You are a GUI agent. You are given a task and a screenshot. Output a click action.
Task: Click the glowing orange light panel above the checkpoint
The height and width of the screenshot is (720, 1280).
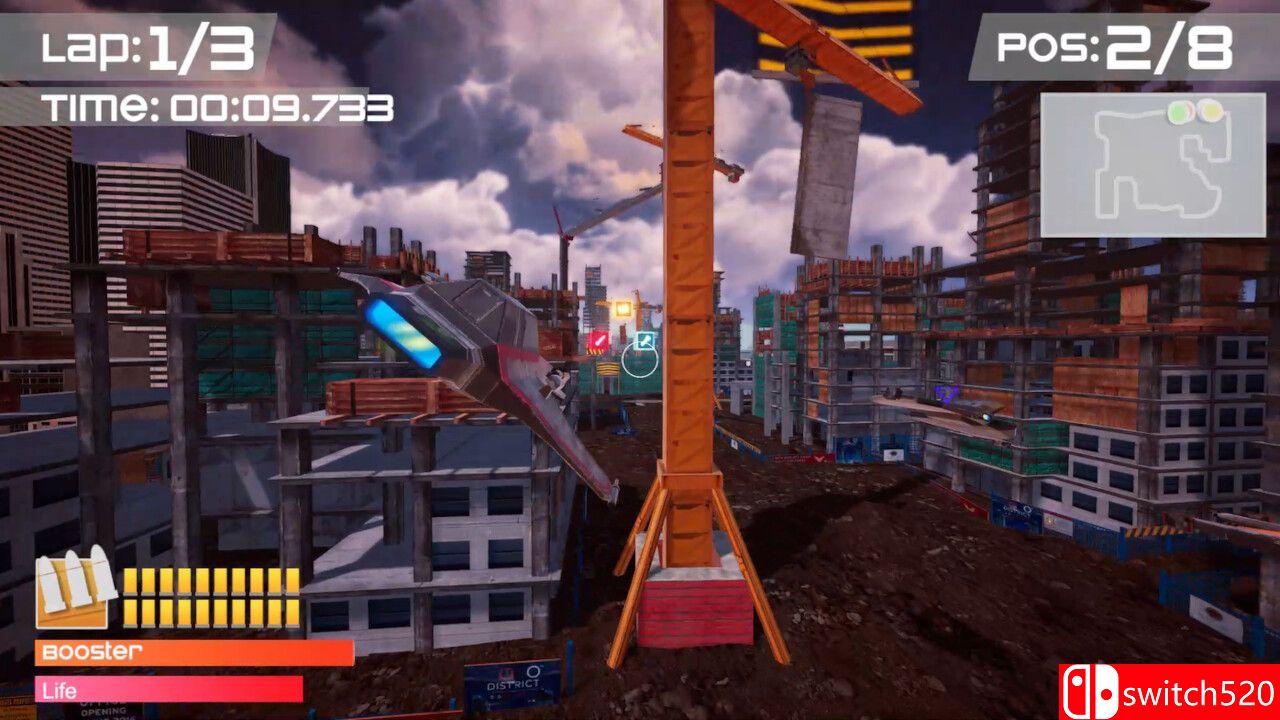(x=622, y=306)
